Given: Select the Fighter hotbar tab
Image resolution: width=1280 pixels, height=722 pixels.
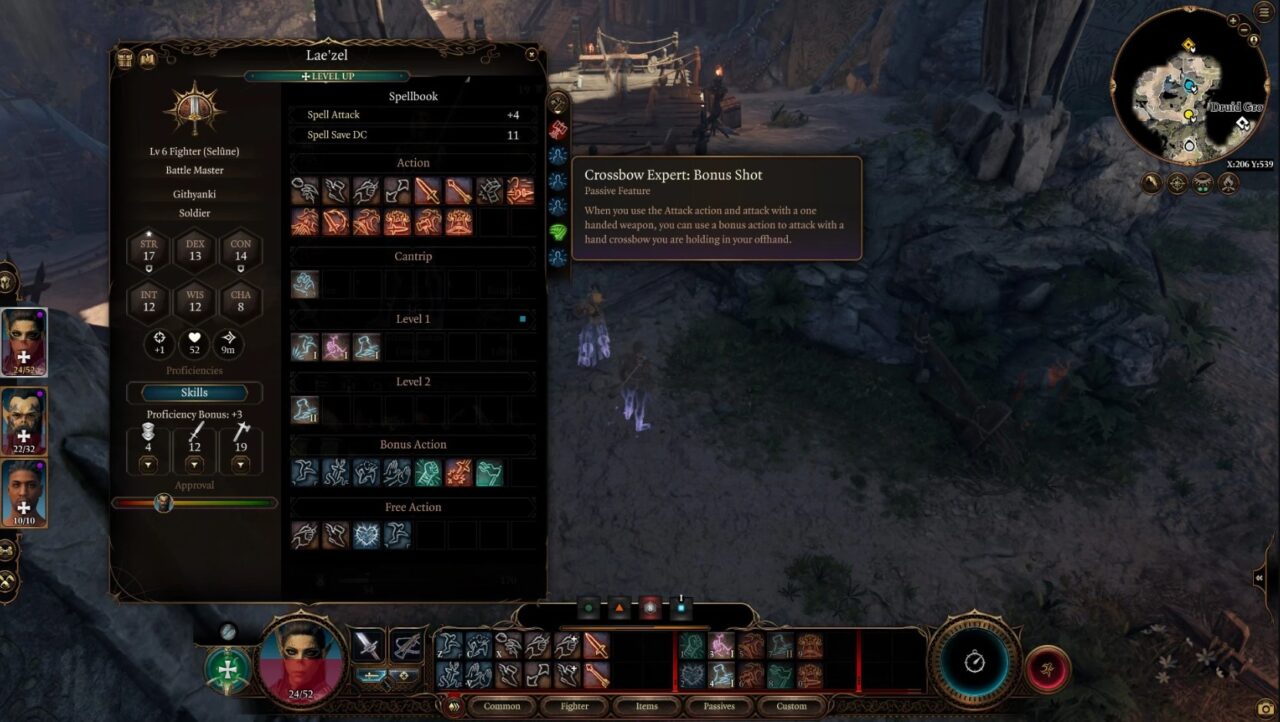Looking at the screenshot, I should (x=574, y=706).
